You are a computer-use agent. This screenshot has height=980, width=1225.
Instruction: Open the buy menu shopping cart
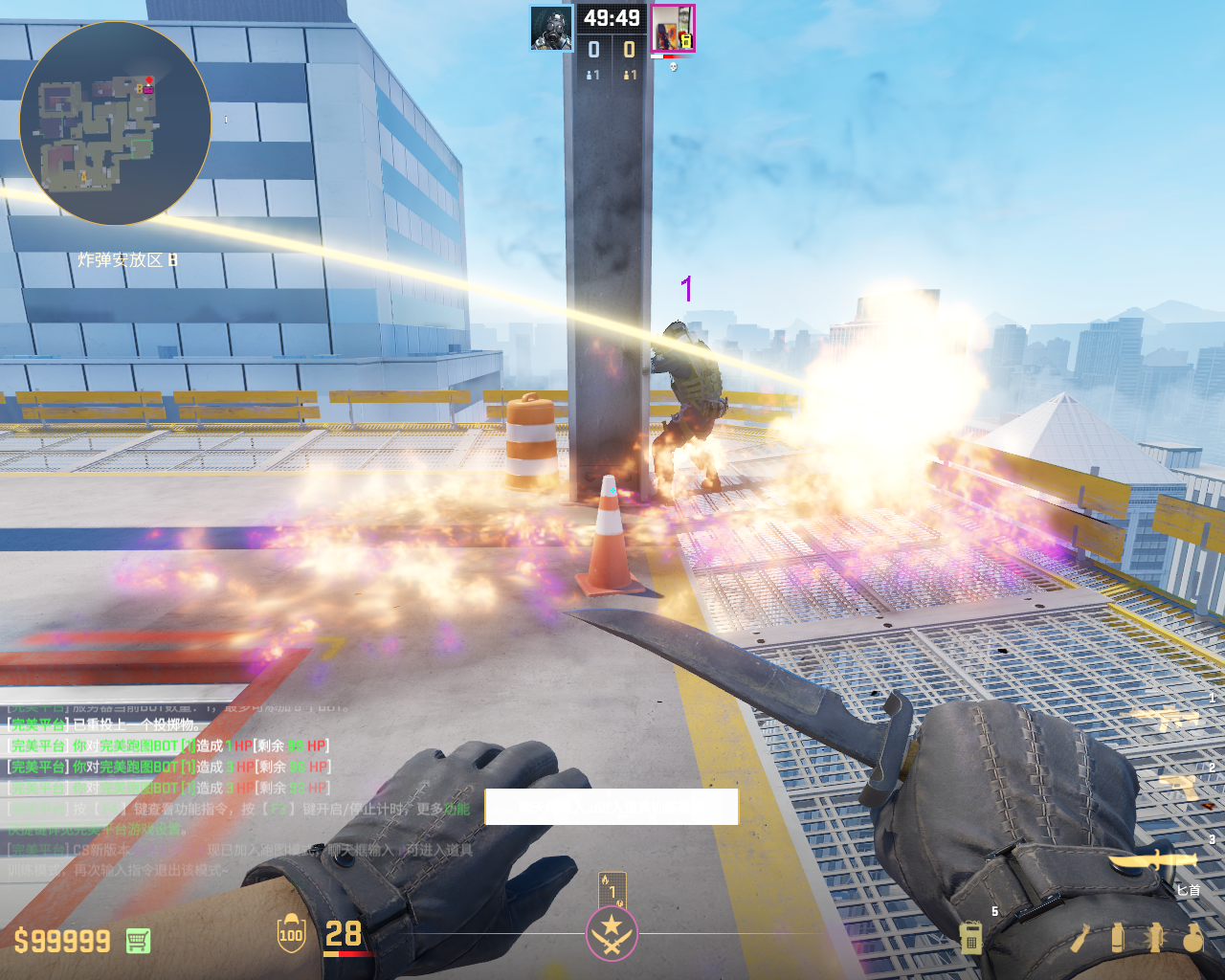pos(138,941)
